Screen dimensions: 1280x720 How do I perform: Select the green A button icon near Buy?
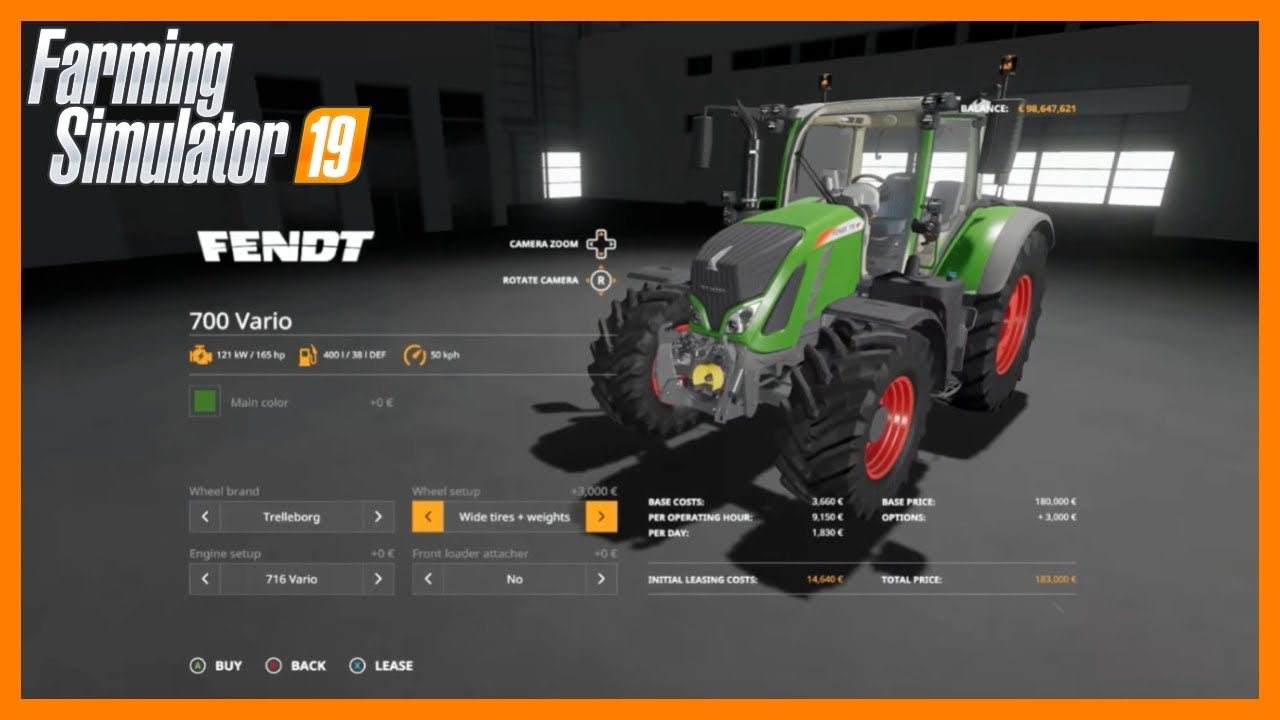tap(197, 664)
